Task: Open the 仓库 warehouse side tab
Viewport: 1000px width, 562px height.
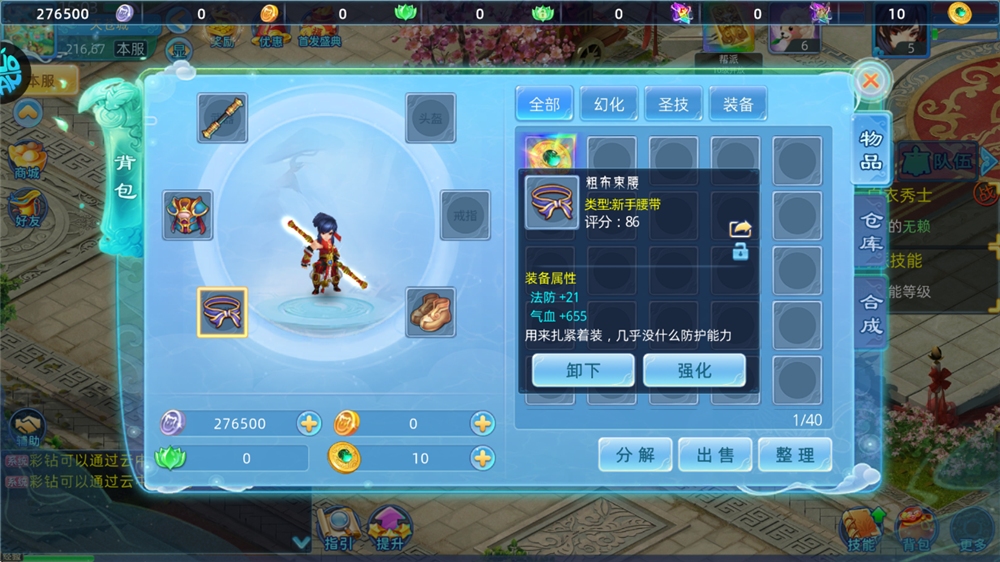Action: click(x=871, y=232)
